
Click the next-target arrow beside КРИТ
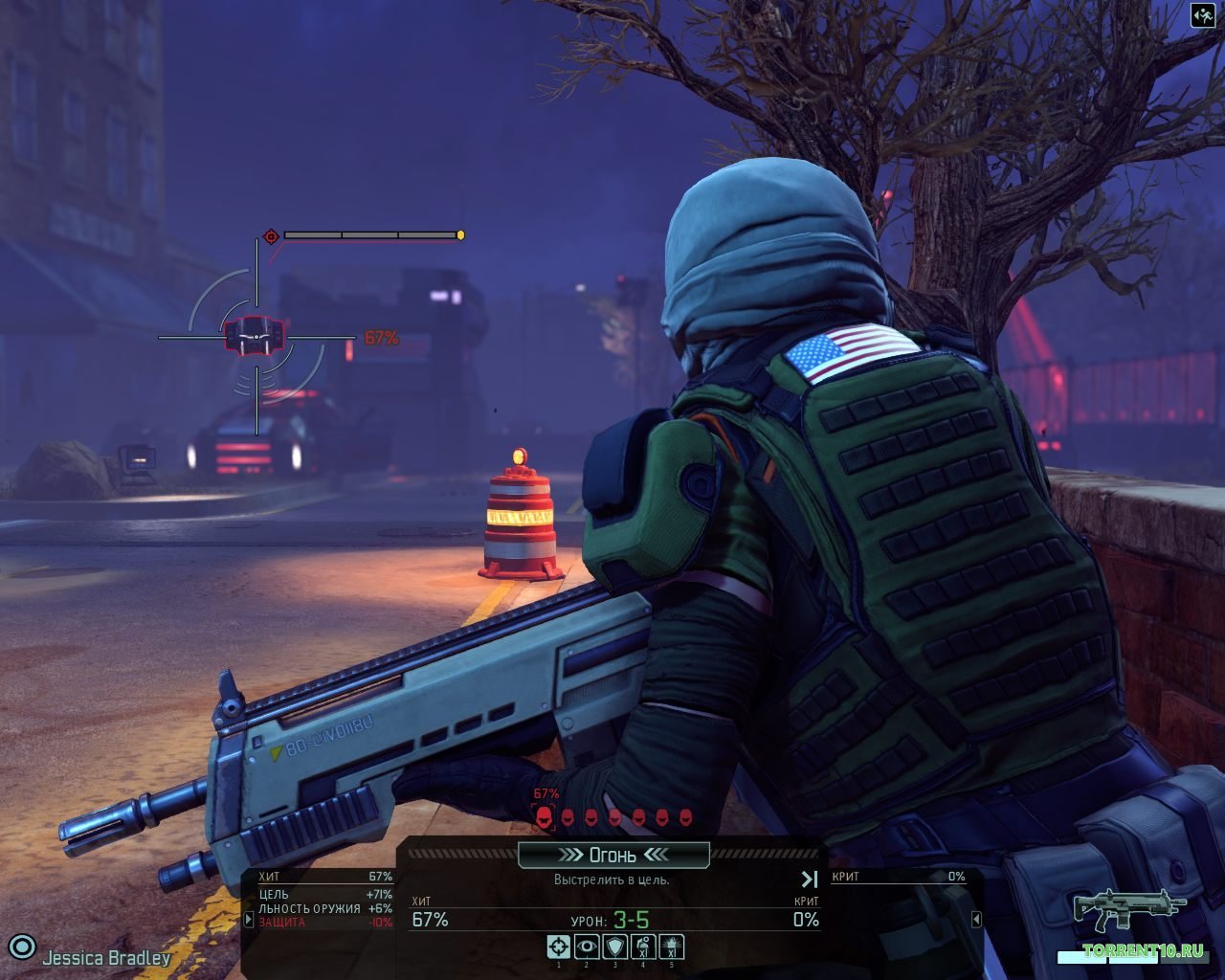point(809,879)
